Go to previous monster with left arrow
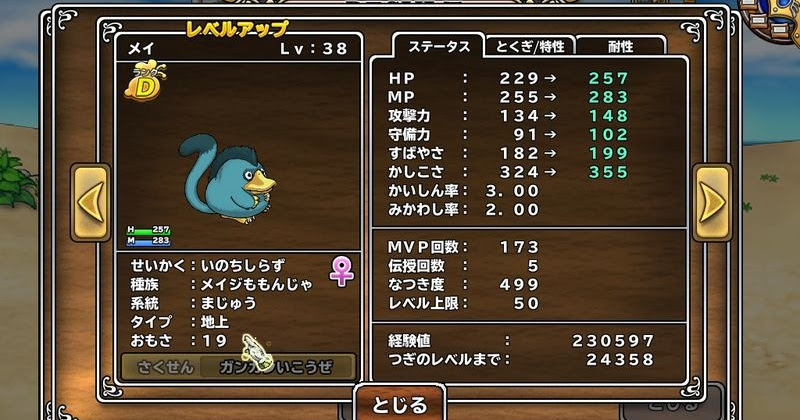Image resolution: width=800 pixels, height=420 pixels. tap(89, 202)
